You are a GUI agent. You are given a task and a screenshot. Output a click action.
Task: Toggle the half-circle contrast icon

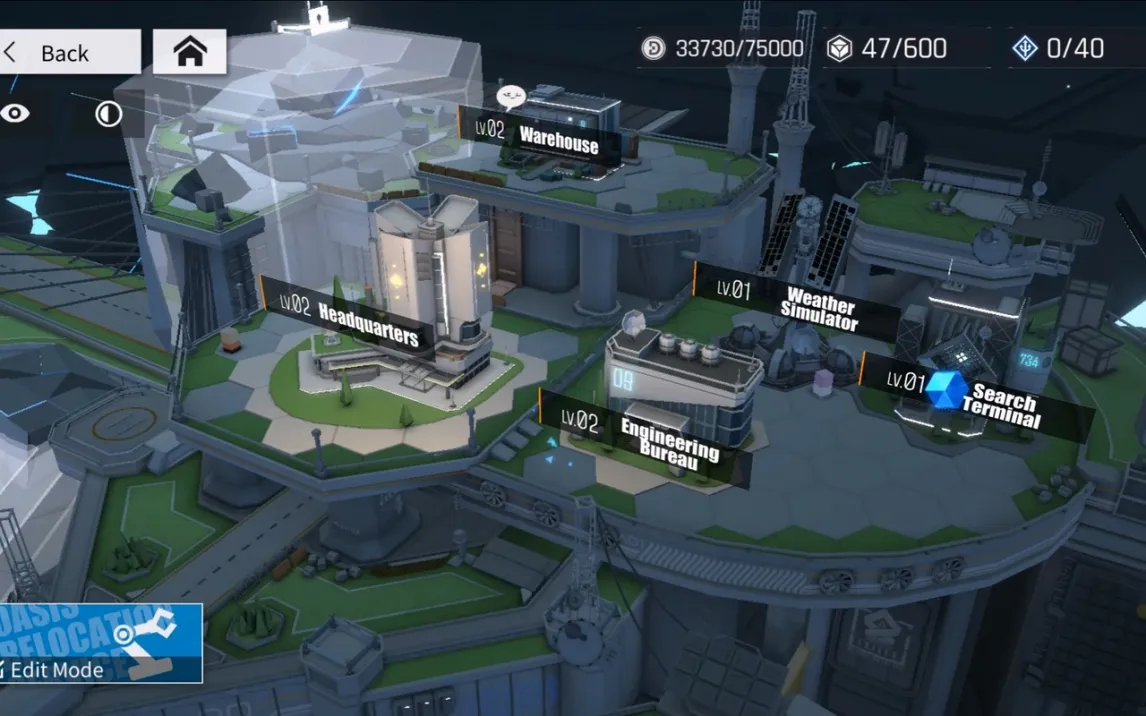pos(108,115)
